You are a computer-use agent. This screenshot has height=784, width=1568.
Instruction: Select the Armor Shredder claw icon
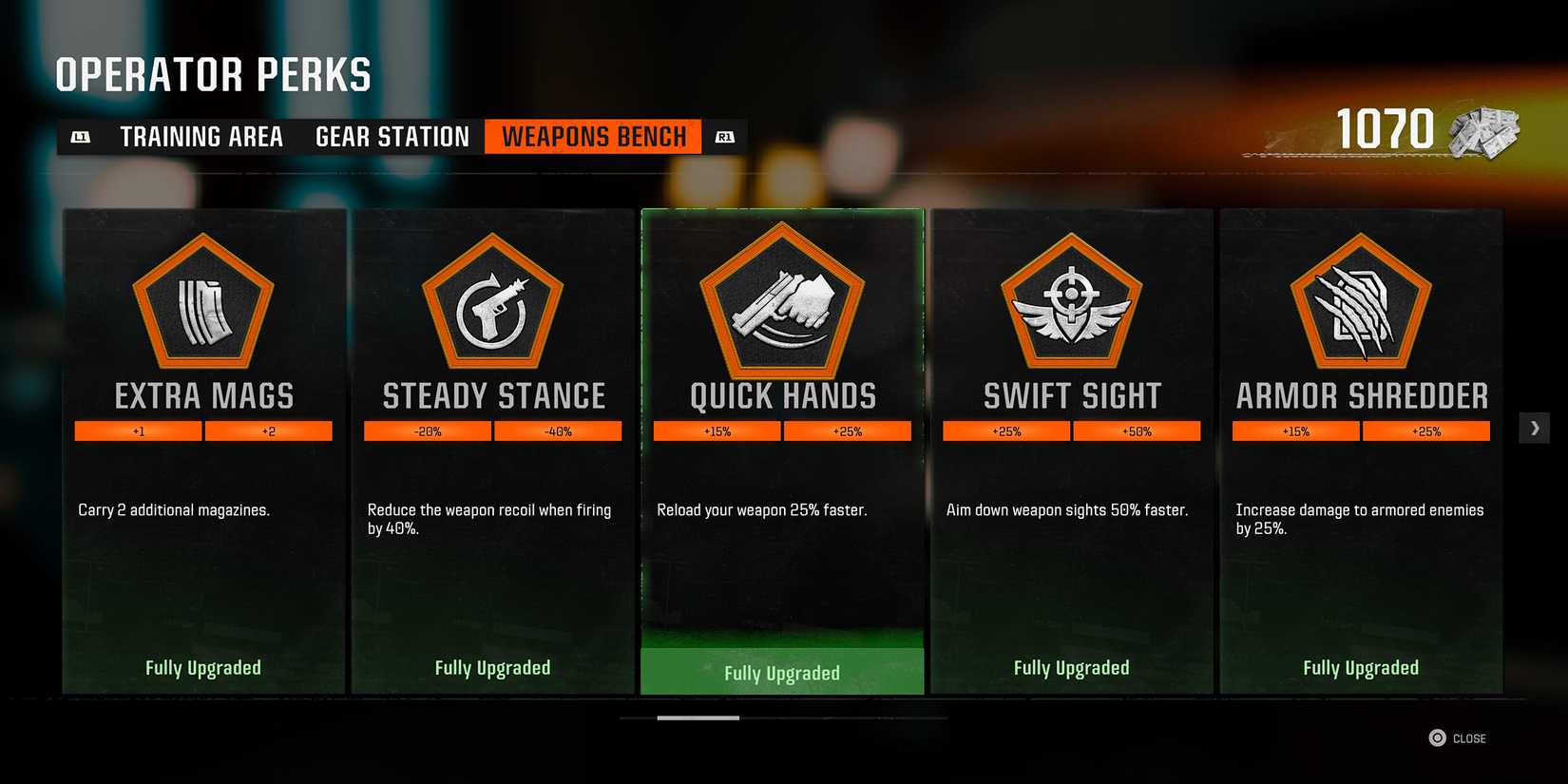(x=1361, y=306)
